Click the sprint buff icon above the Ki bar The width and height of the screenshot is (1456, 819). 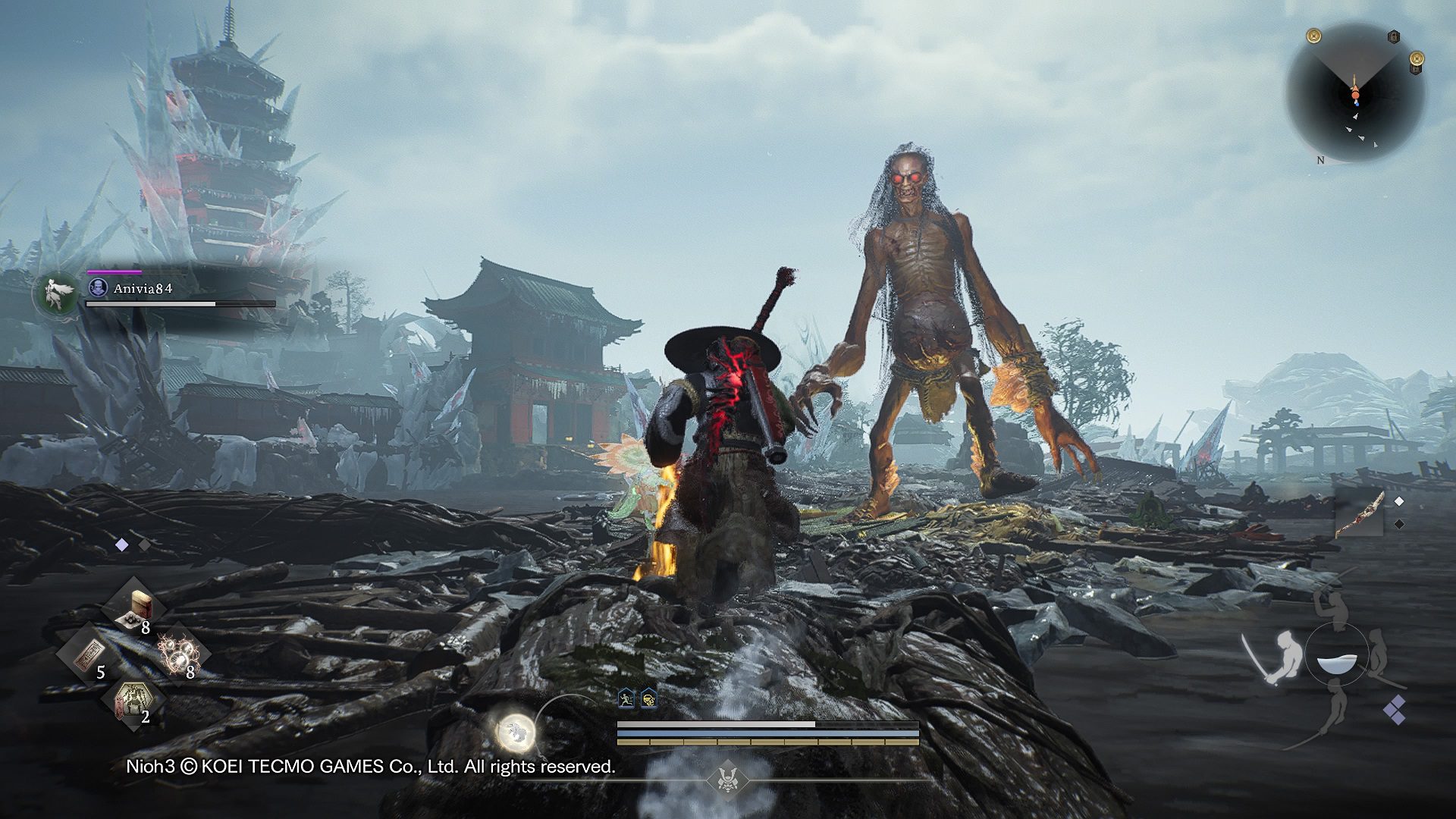[x=626, y=698]
